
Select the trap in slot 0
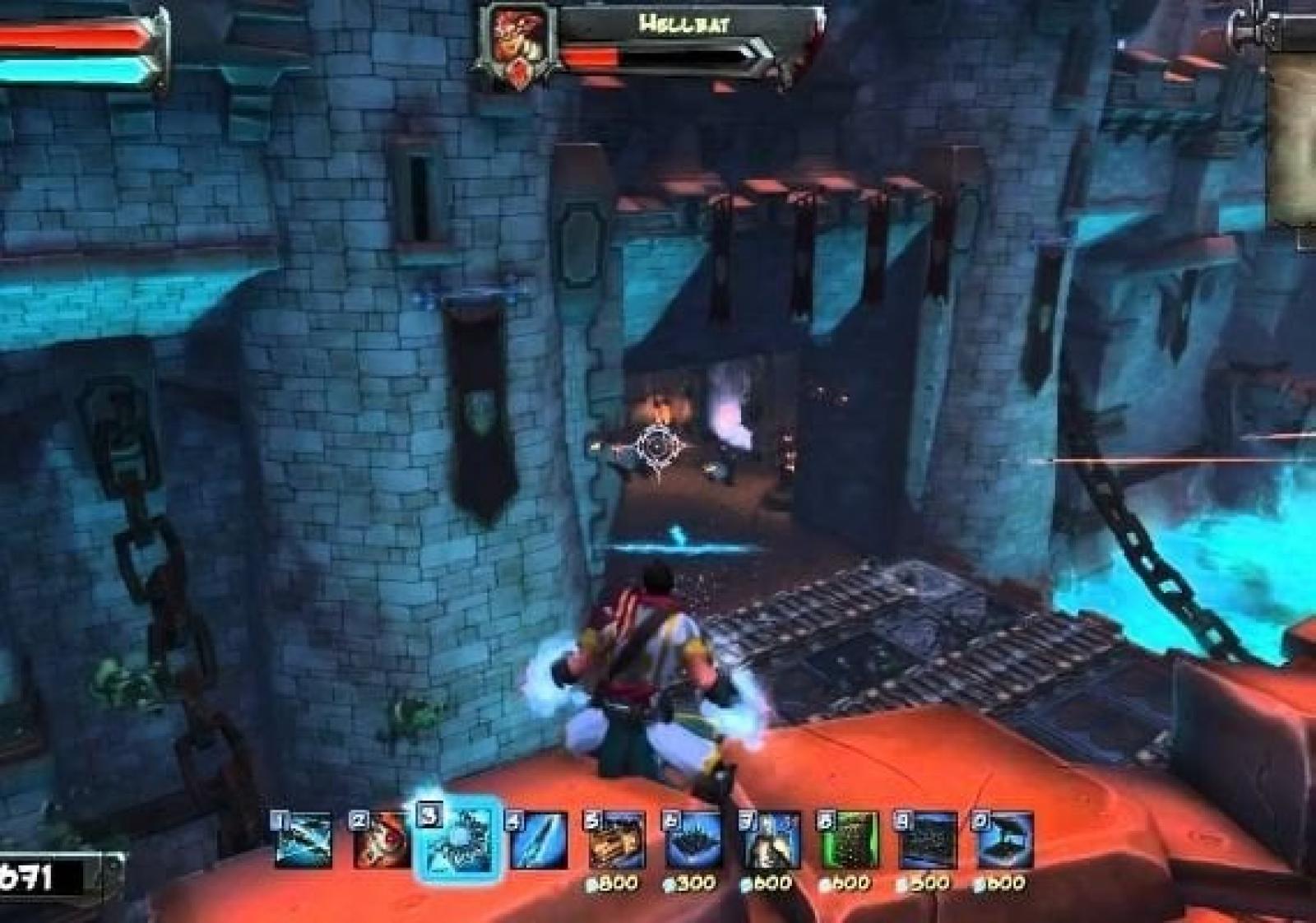click(1003, 840)
